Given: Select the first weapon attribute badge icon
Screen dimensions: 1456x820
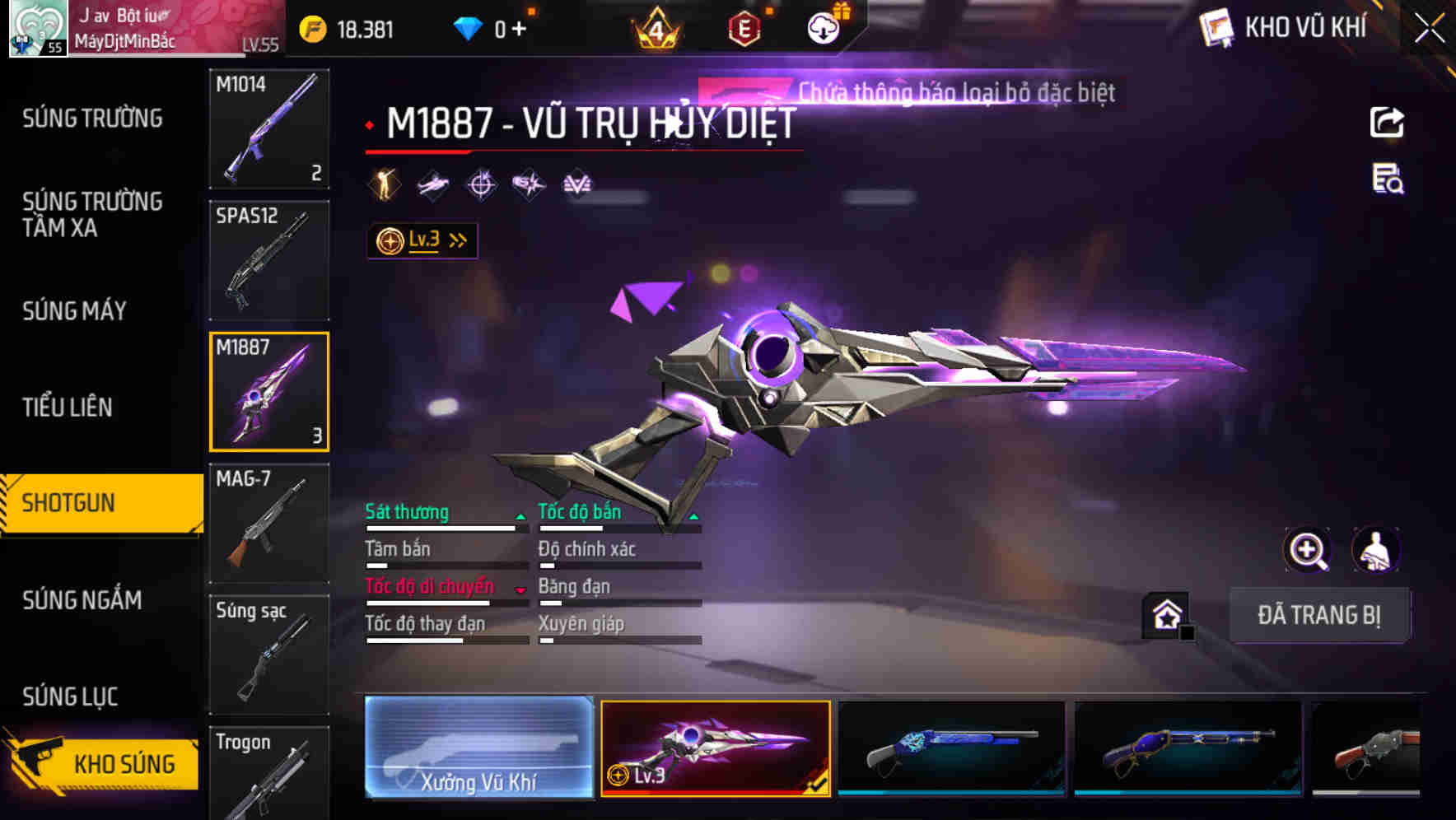Looking at the screenshot, I should [x=384, y=184].
